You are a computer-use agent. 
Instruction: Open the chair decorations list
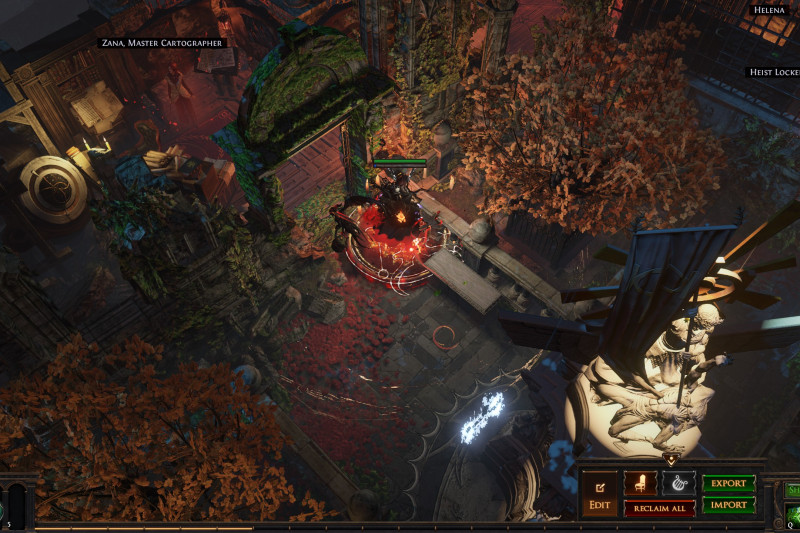640,483
